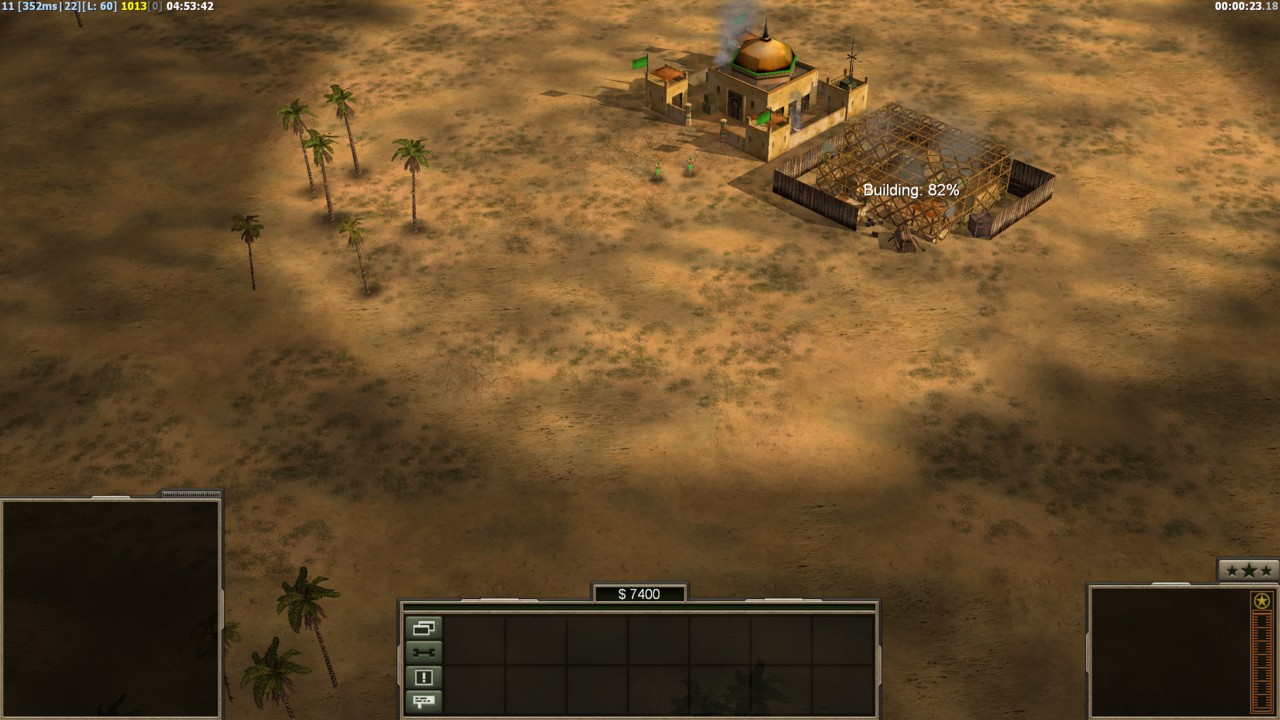Image resolution: width=1280 pixels, height=720 pixels.
Task: Open the exclamation mark alert button
Action: coord(423,677)
